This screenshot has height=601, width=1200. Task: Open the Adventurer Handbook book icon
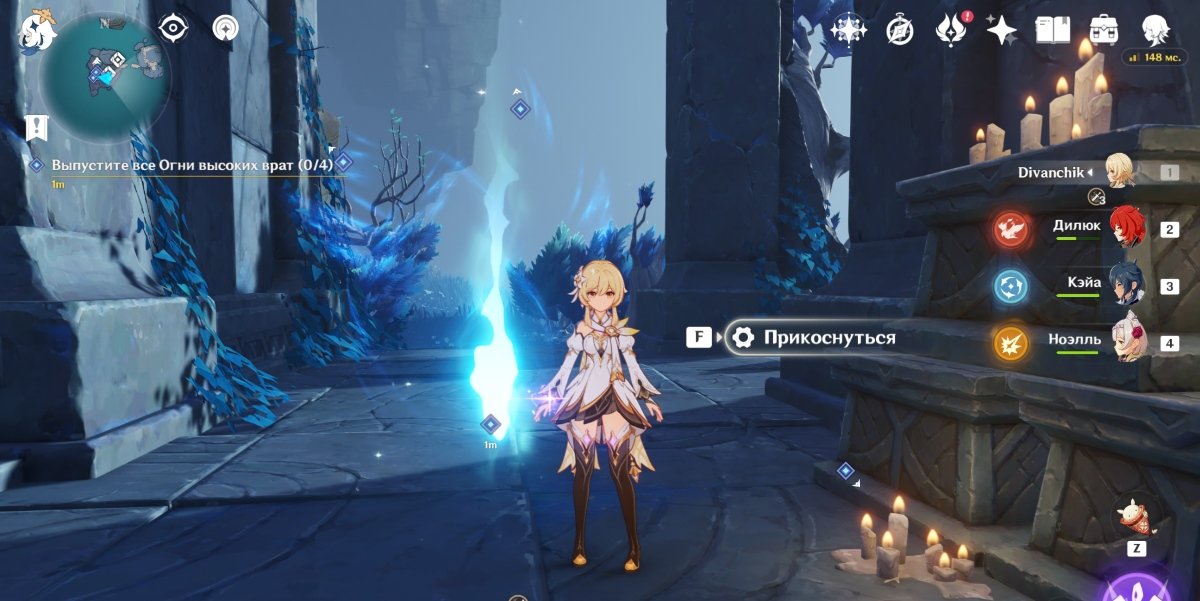point(1052,30)
